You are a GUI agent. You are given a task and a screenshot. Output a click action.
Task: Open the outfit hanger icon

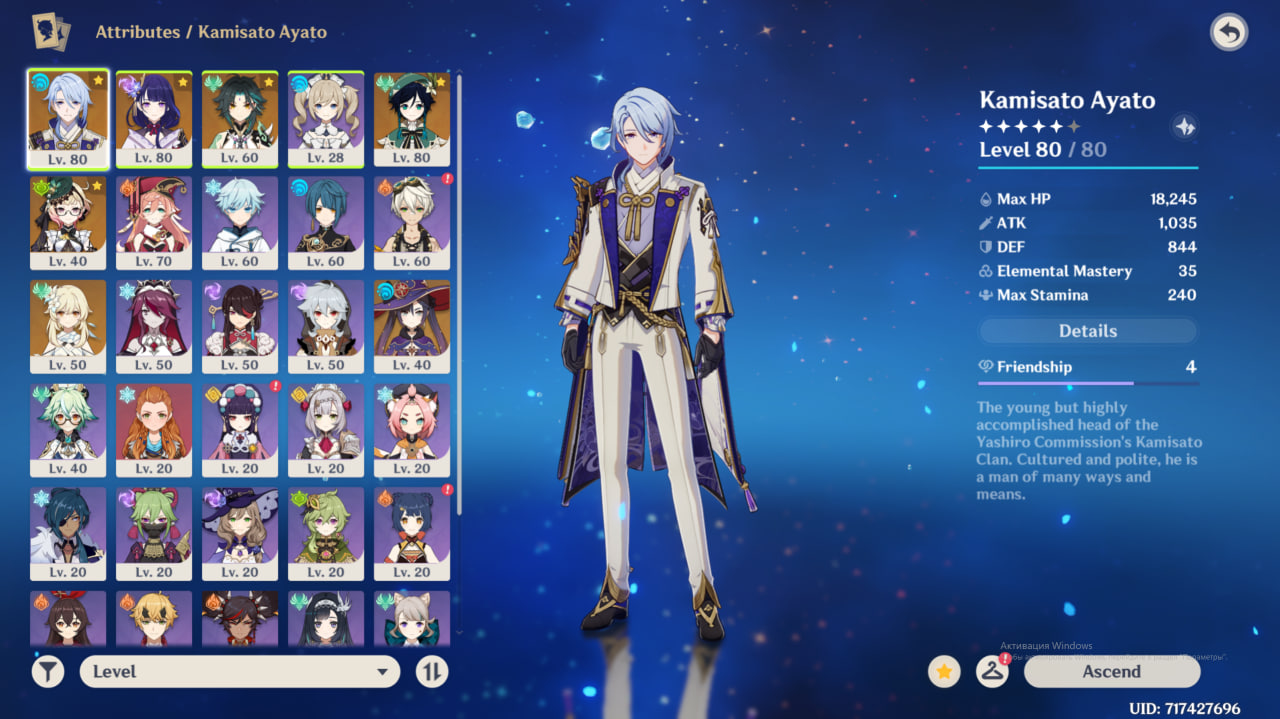point(991,672)
